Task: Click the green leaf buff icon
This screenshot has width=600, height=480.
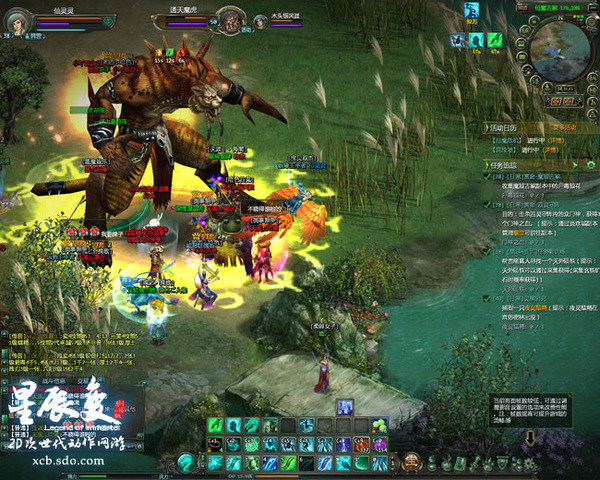Action: point(494,40)
